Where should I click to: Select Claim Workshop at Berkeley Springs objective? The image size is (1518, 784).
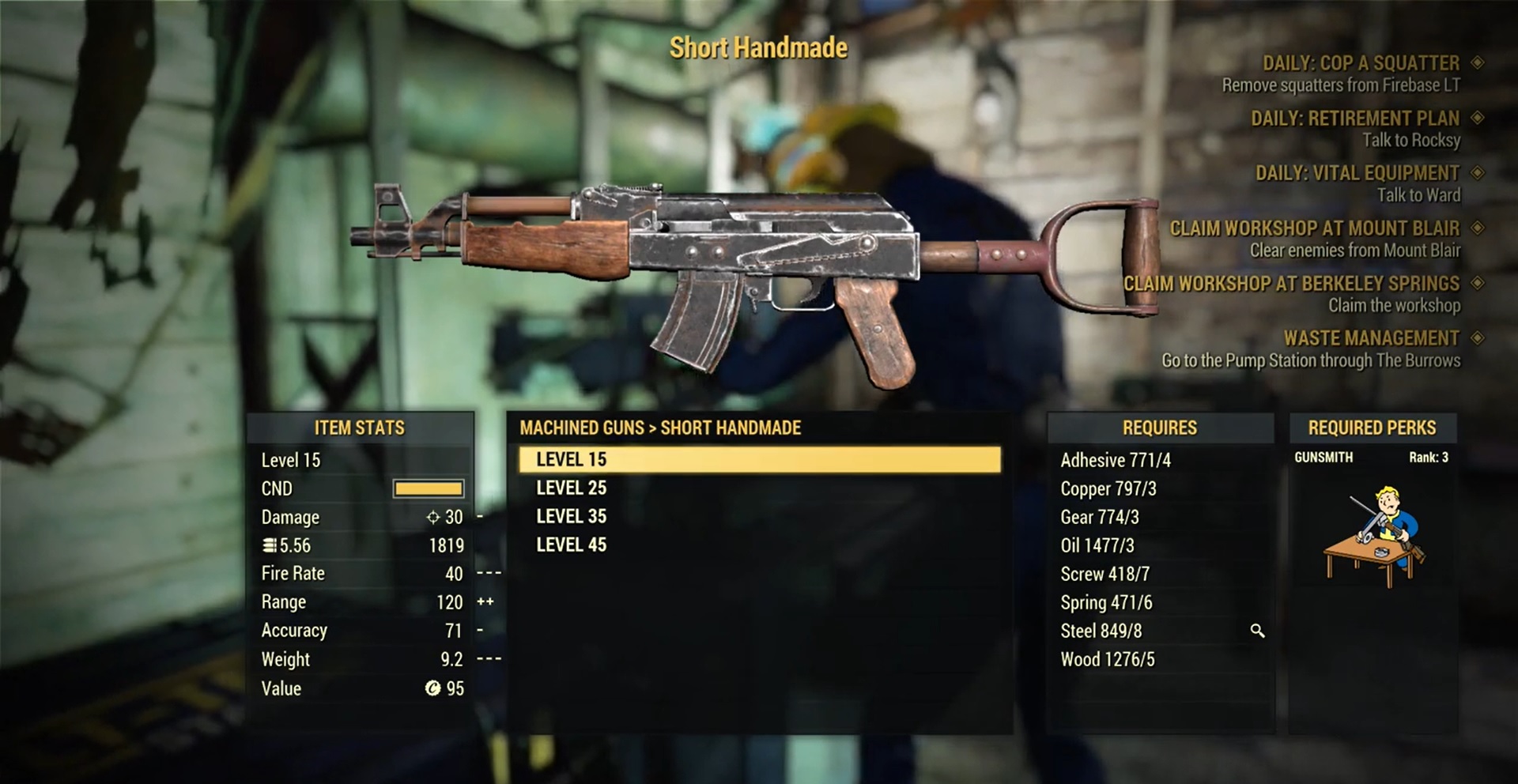point(1291,283)
